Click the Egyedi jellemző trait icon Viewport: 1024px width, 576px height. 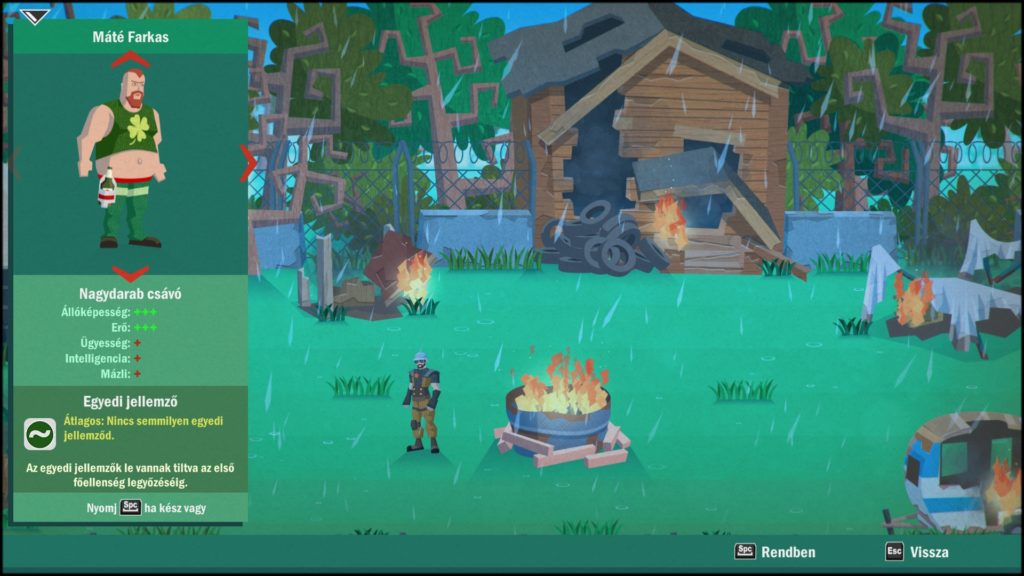tap(40, 434)
